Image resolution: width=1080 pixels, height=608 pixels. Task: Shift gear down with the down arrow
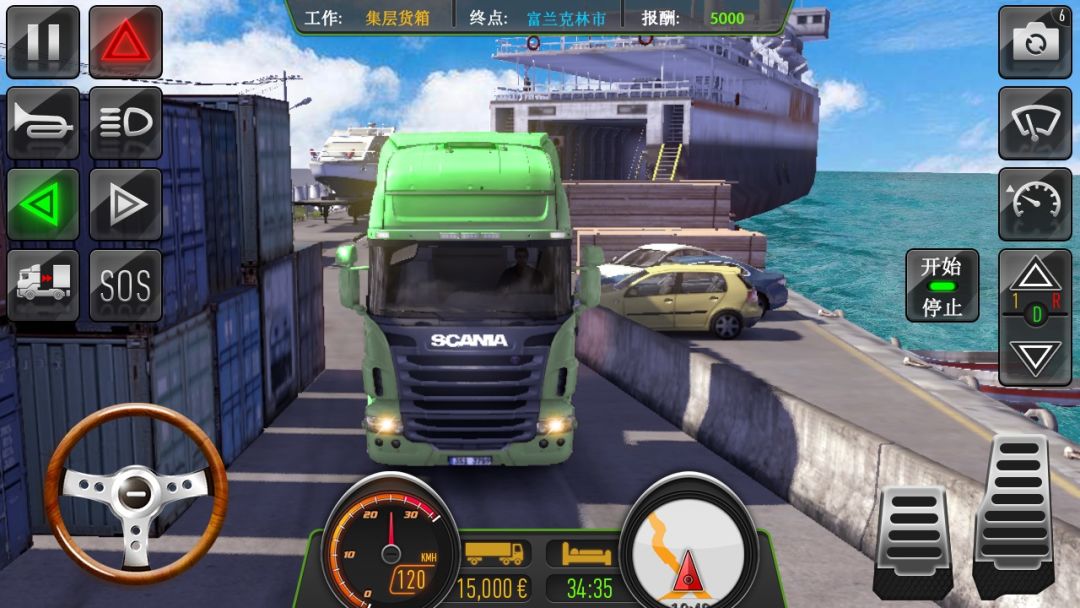[1034, 356]
